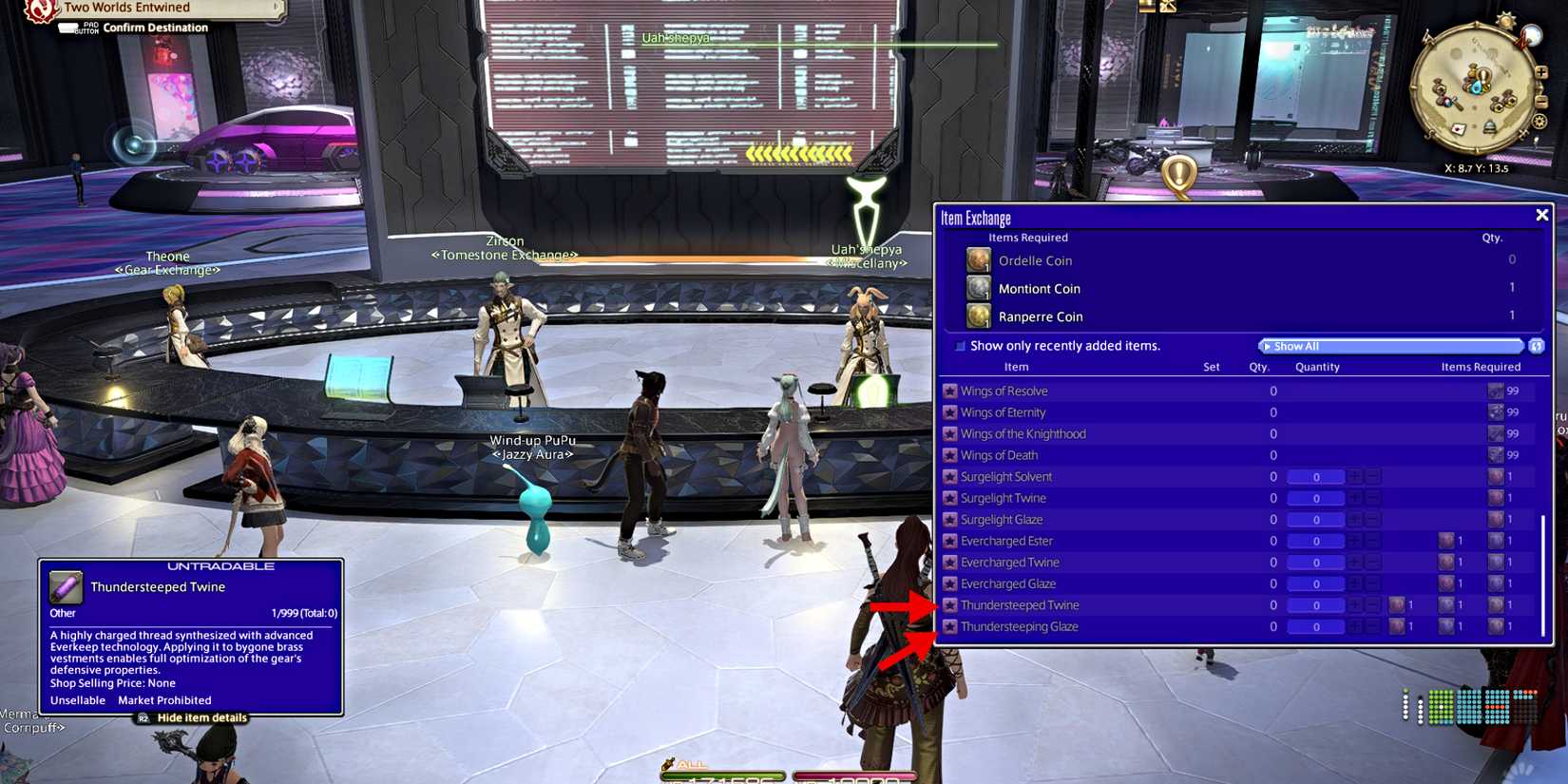Click the plus button for Surgelight Solvent quantity
Image resolution: width=1568 pixels, height=784 pixels.
tap(1357, 476)
